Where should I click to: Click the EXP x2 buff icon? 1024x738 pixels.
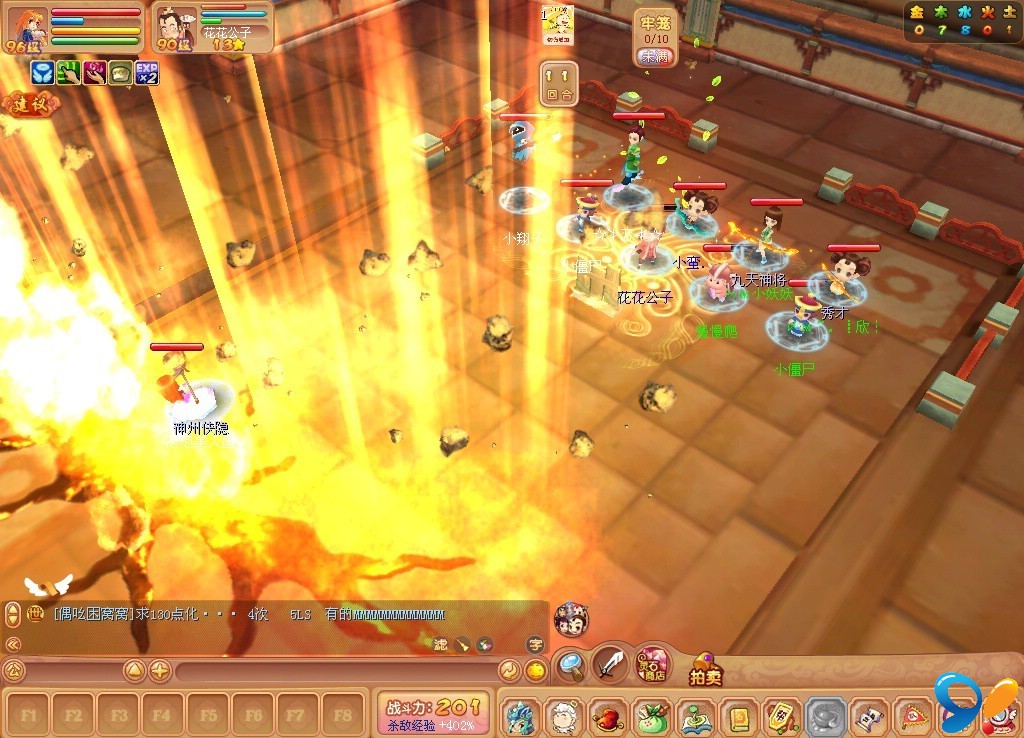point(147,72)
